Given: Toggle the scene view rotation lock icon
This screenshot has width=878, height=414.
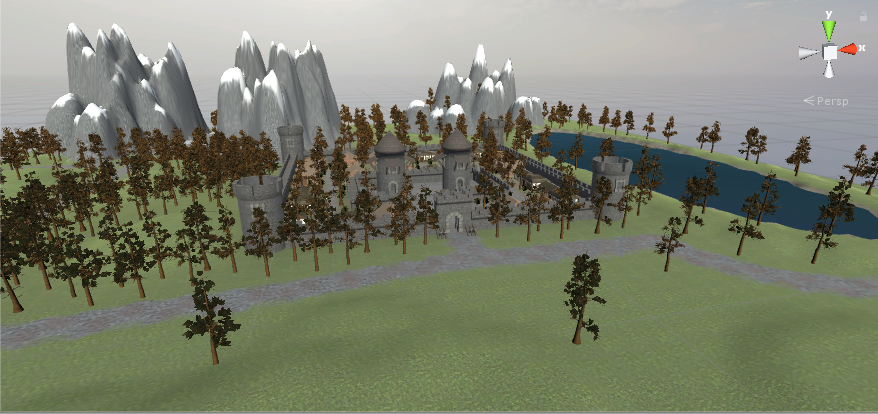Looking at the screenshot, I should [864, 18].
